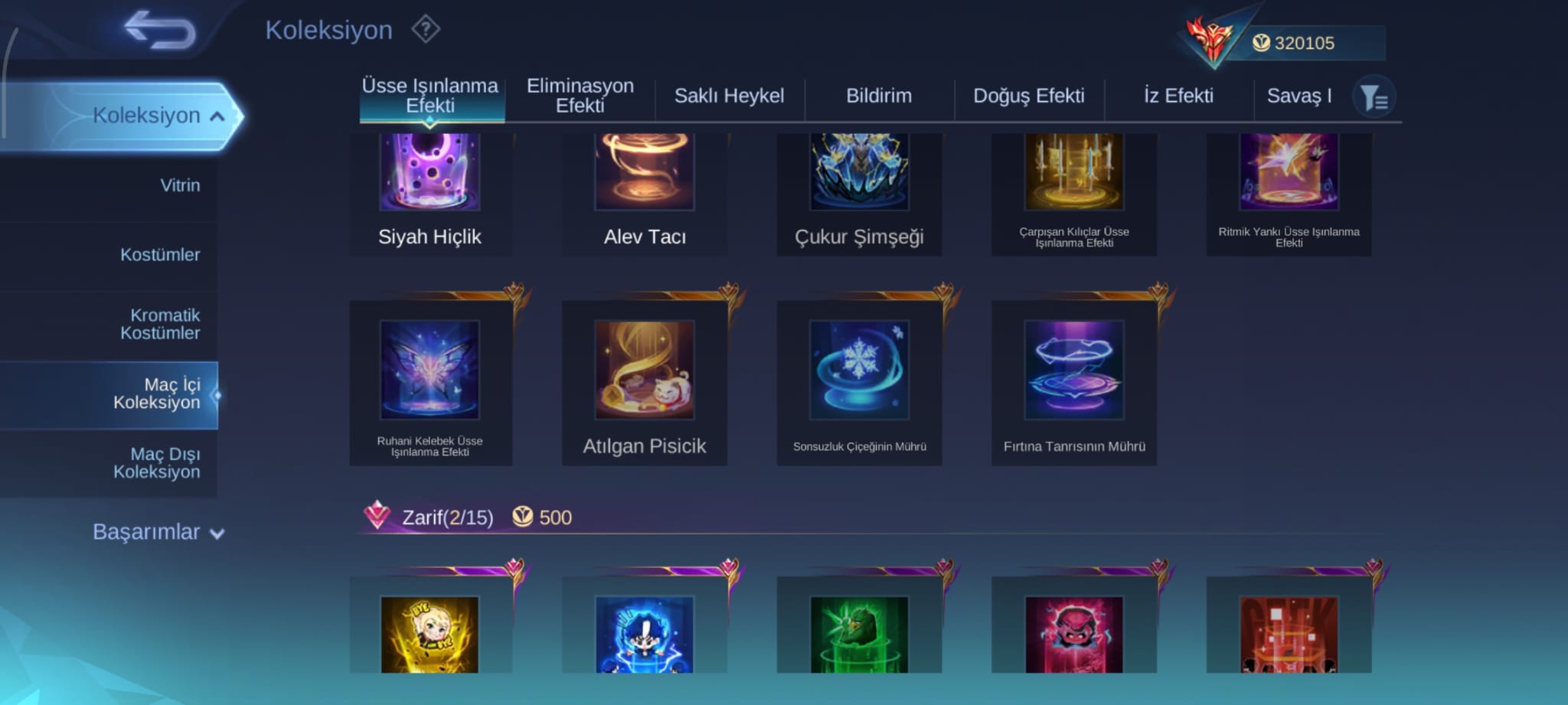The width and height of the screenshot is (1568, 705).
Task: Select the Fırtına Tanrısının Mührü tile
Action: pos(1074,383)
